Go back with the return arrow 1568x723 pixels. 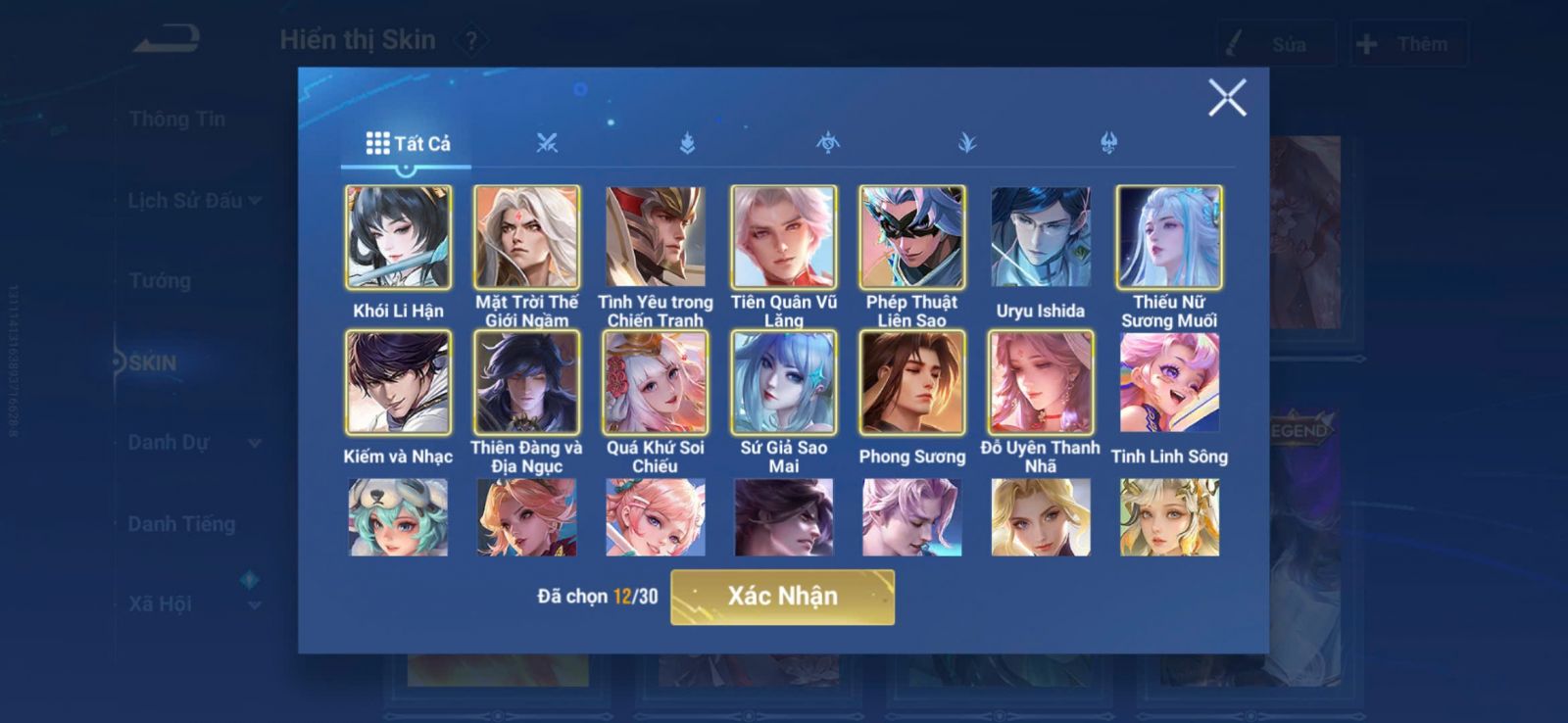click(x=168, y=40)
